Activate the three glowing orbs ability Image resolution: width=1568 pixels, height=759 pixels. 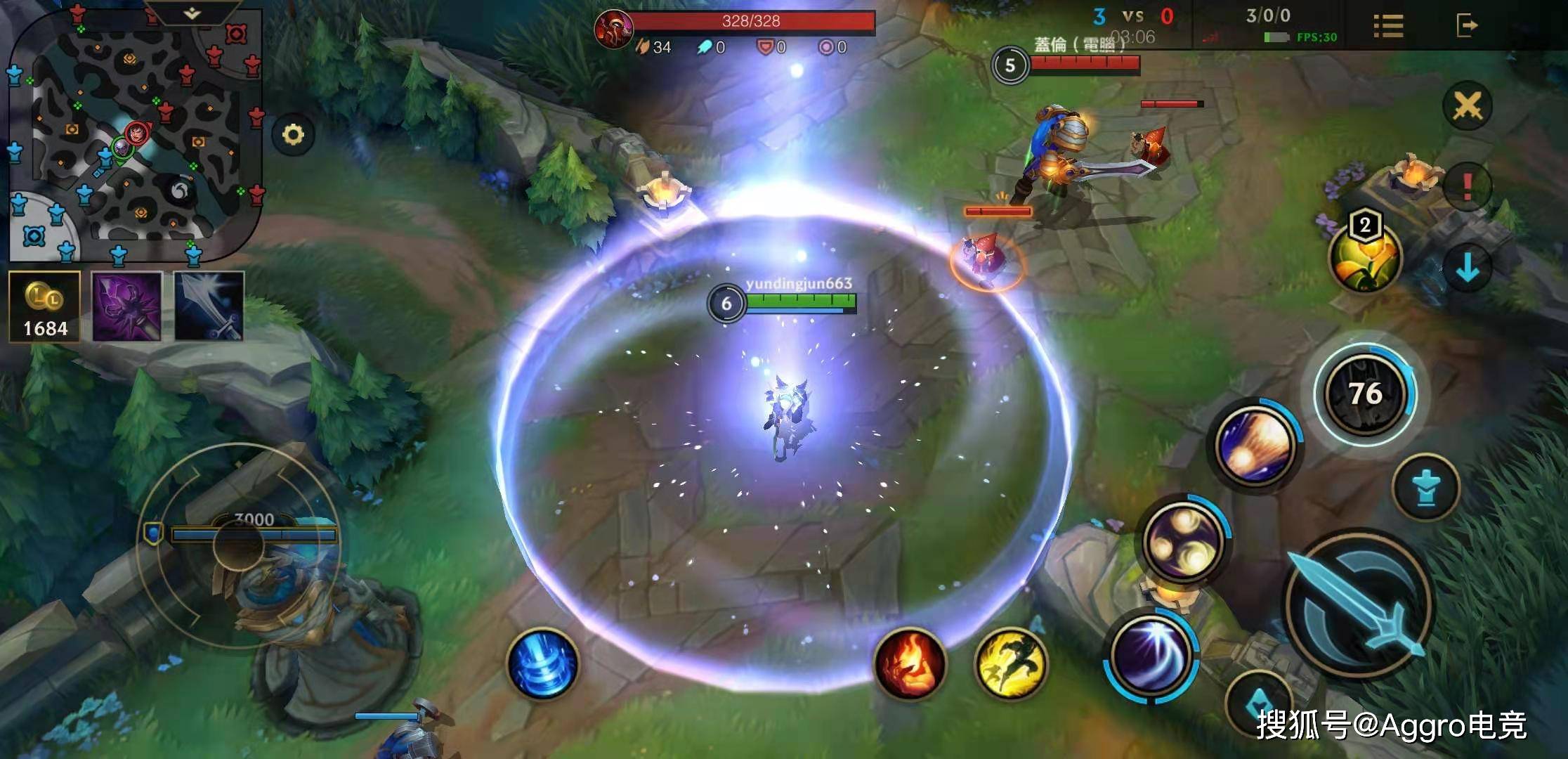coord(1183,541)
